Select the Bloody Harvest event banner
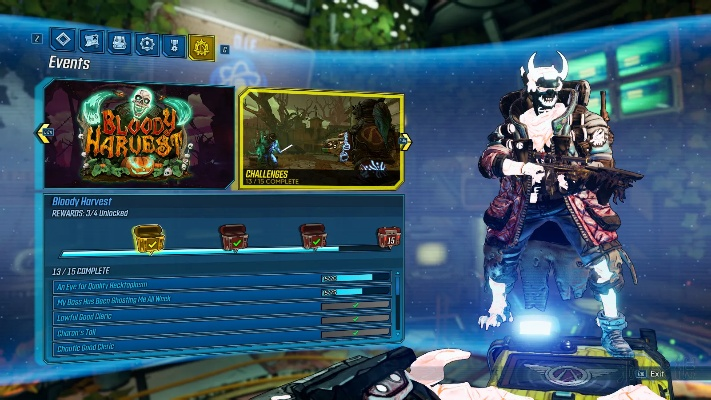 click(x=140, y=134)
